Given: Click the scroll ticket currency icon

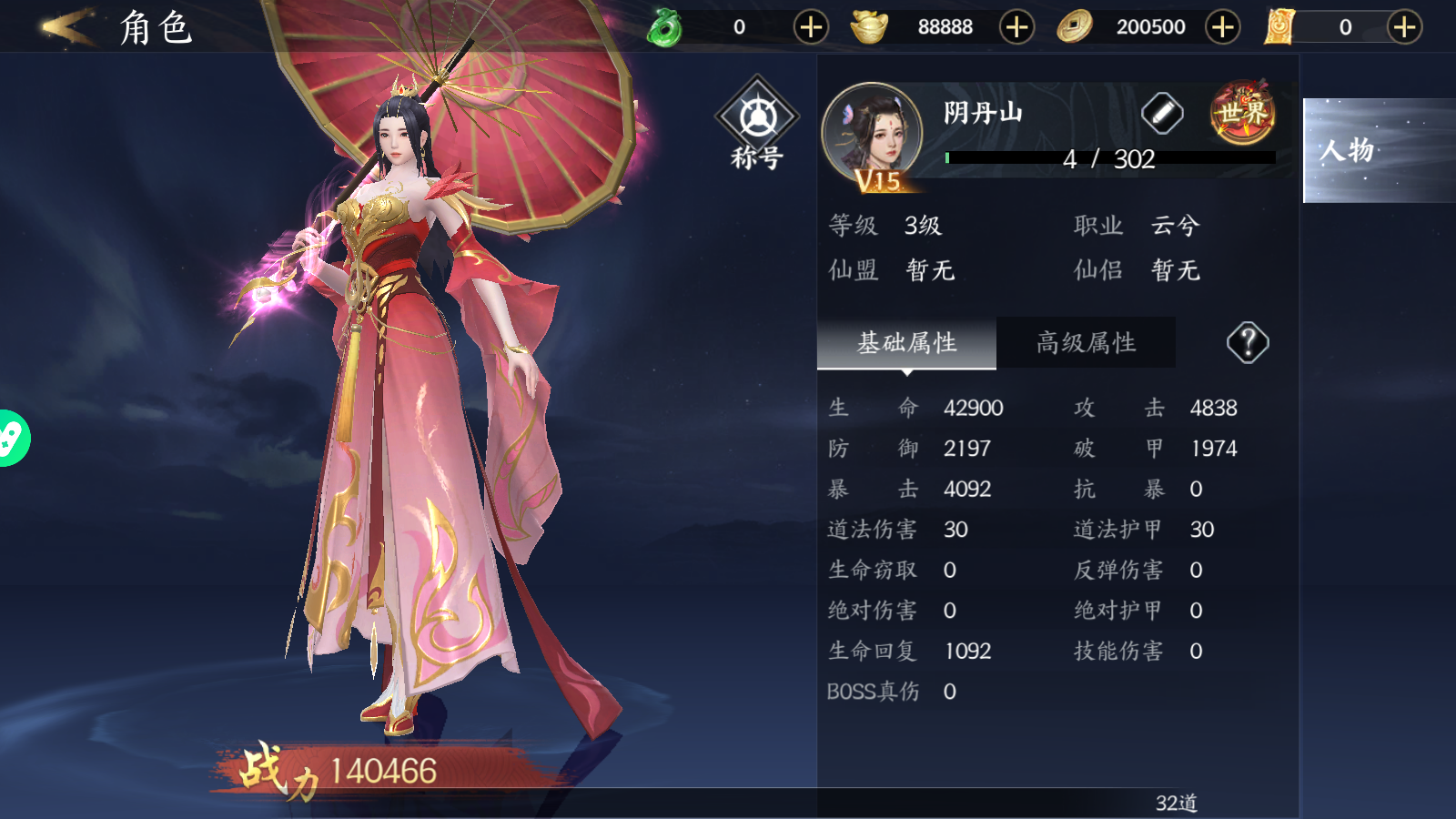Looking at the screenshot, I should [1279, 27].
